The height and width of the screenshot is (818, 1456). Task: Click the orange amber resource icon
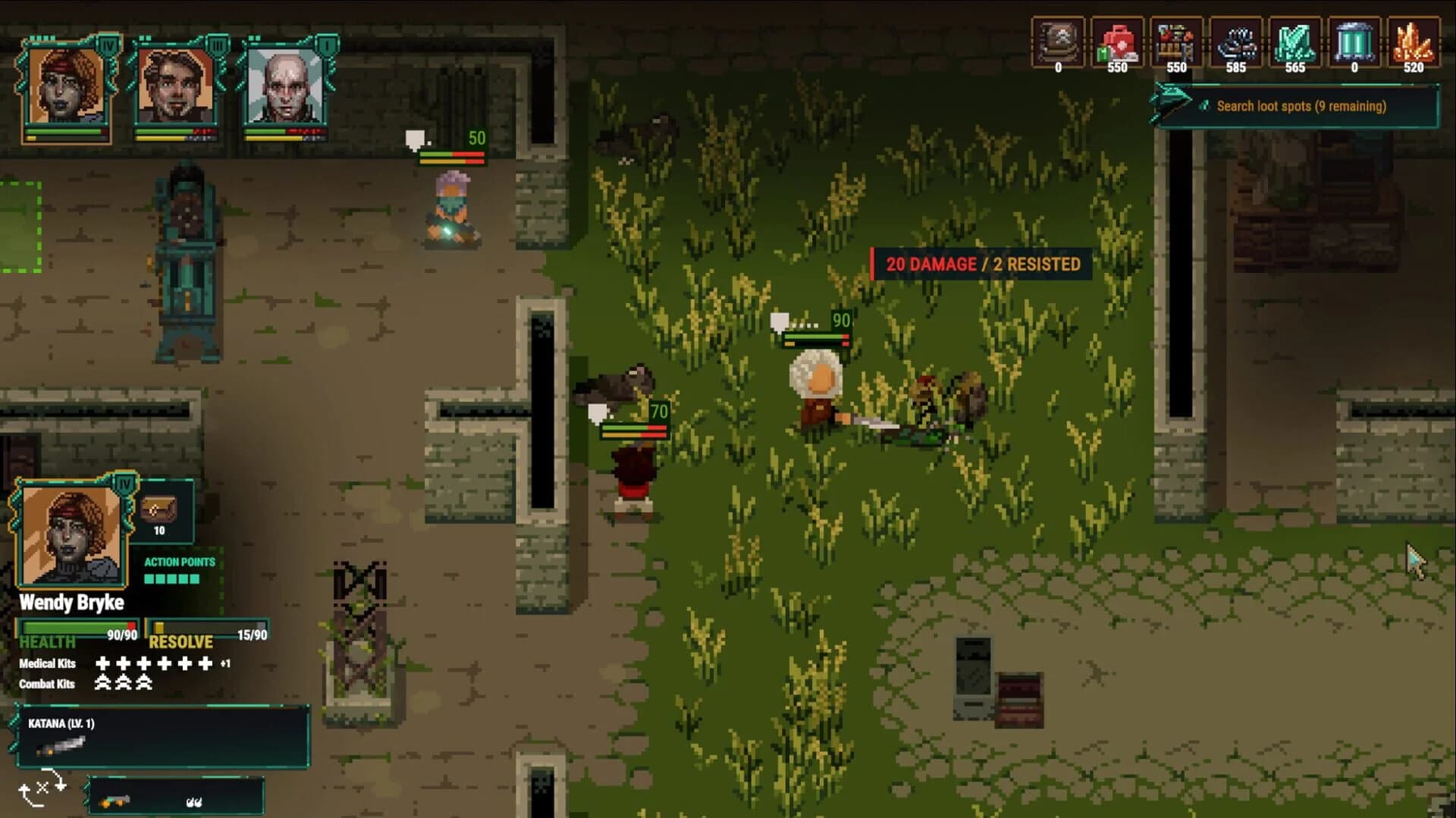pyautogui.click(x=1412, y=42)
